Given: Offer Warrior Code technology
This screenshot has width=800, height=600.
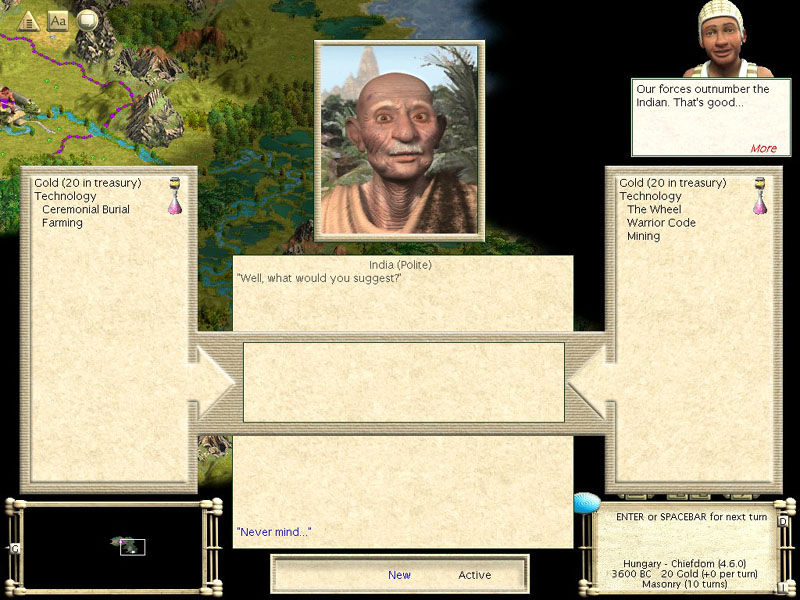Looking at the screenshot, I should pos(661,223).
